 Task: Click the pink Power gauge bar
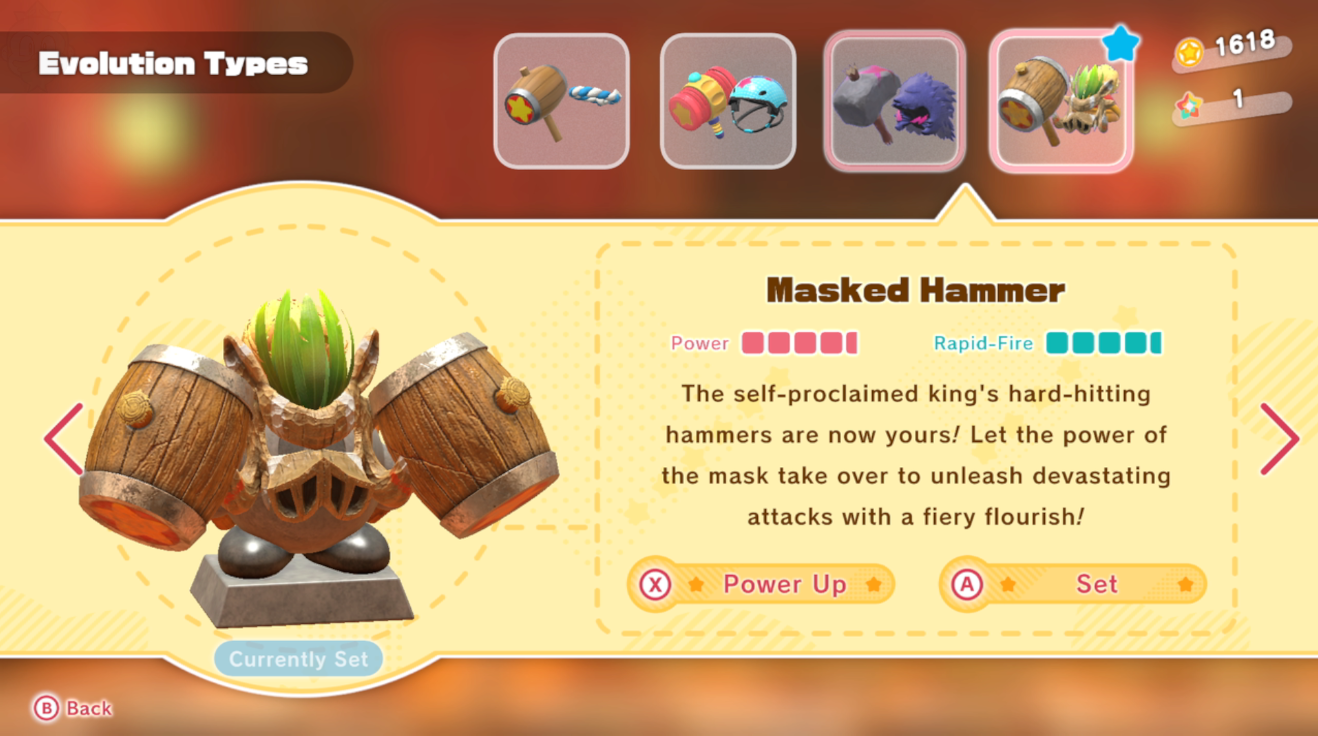[x=800, y=343]
